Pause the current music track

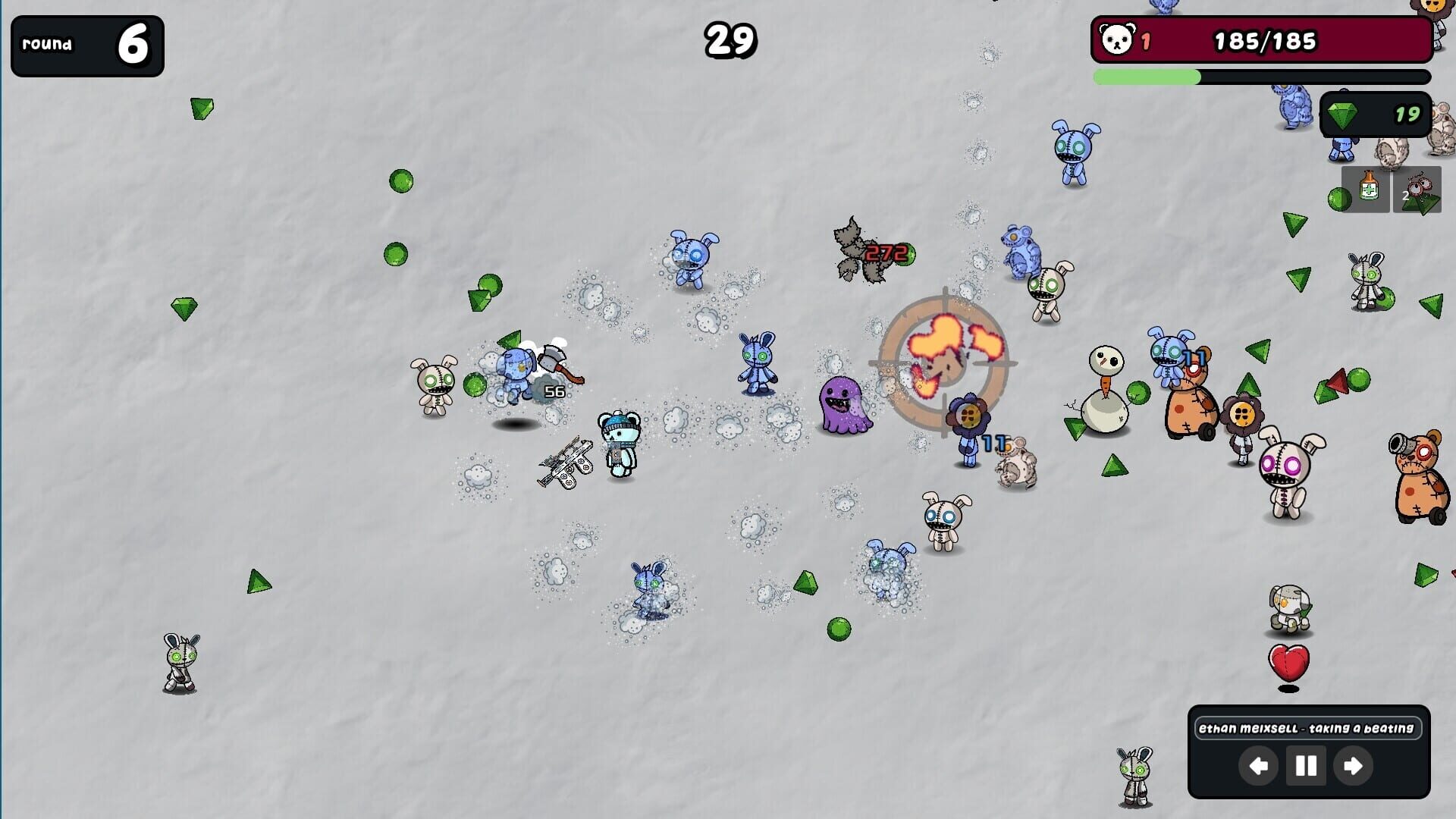pos(1306,766)
